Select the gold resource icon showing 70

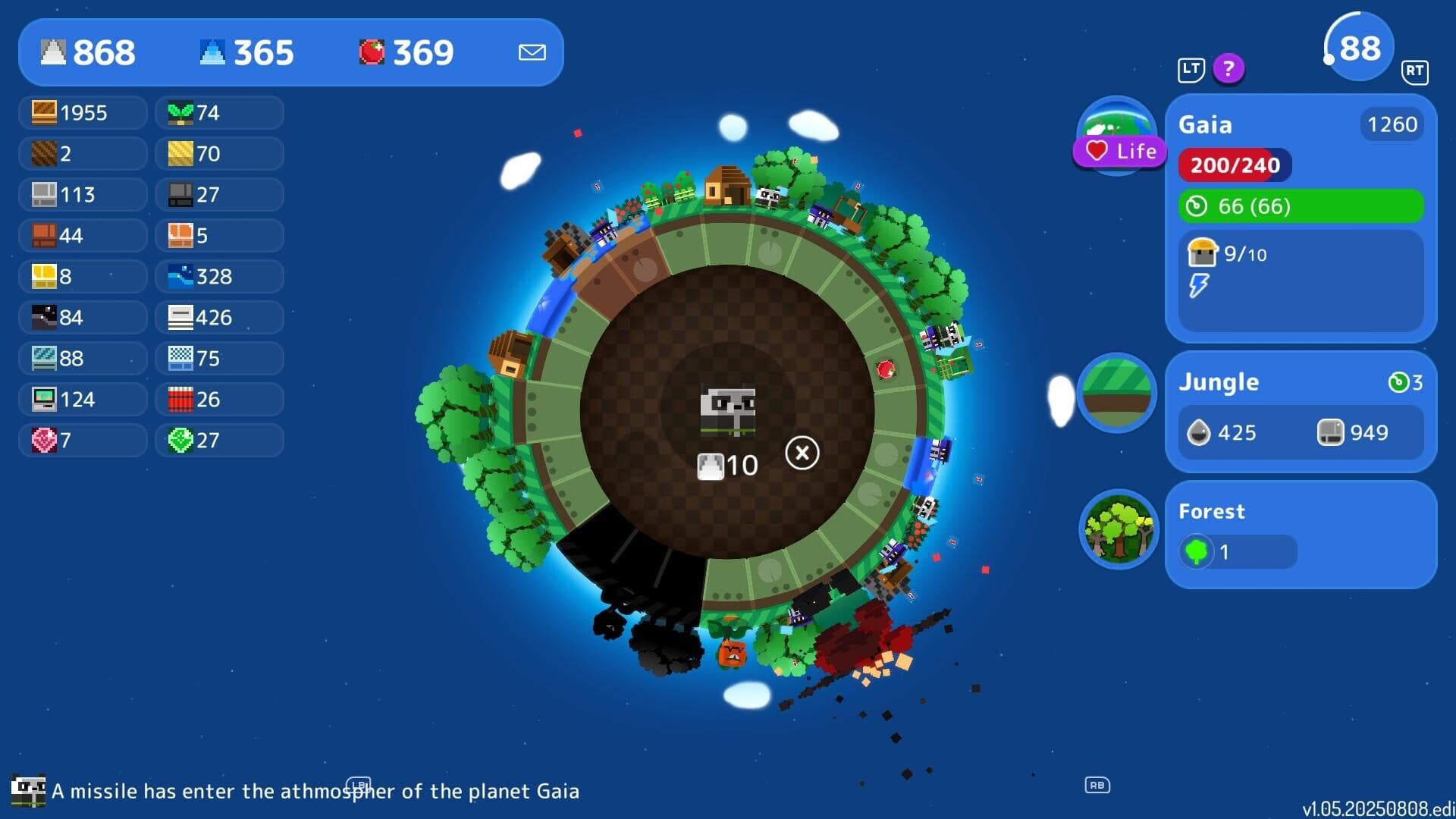point(218,154)
